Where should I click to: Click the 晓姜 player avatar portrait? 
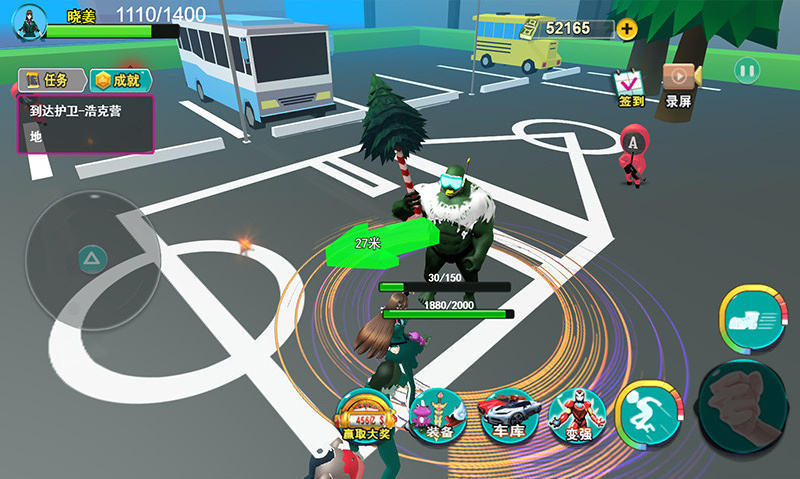[28, 23]
